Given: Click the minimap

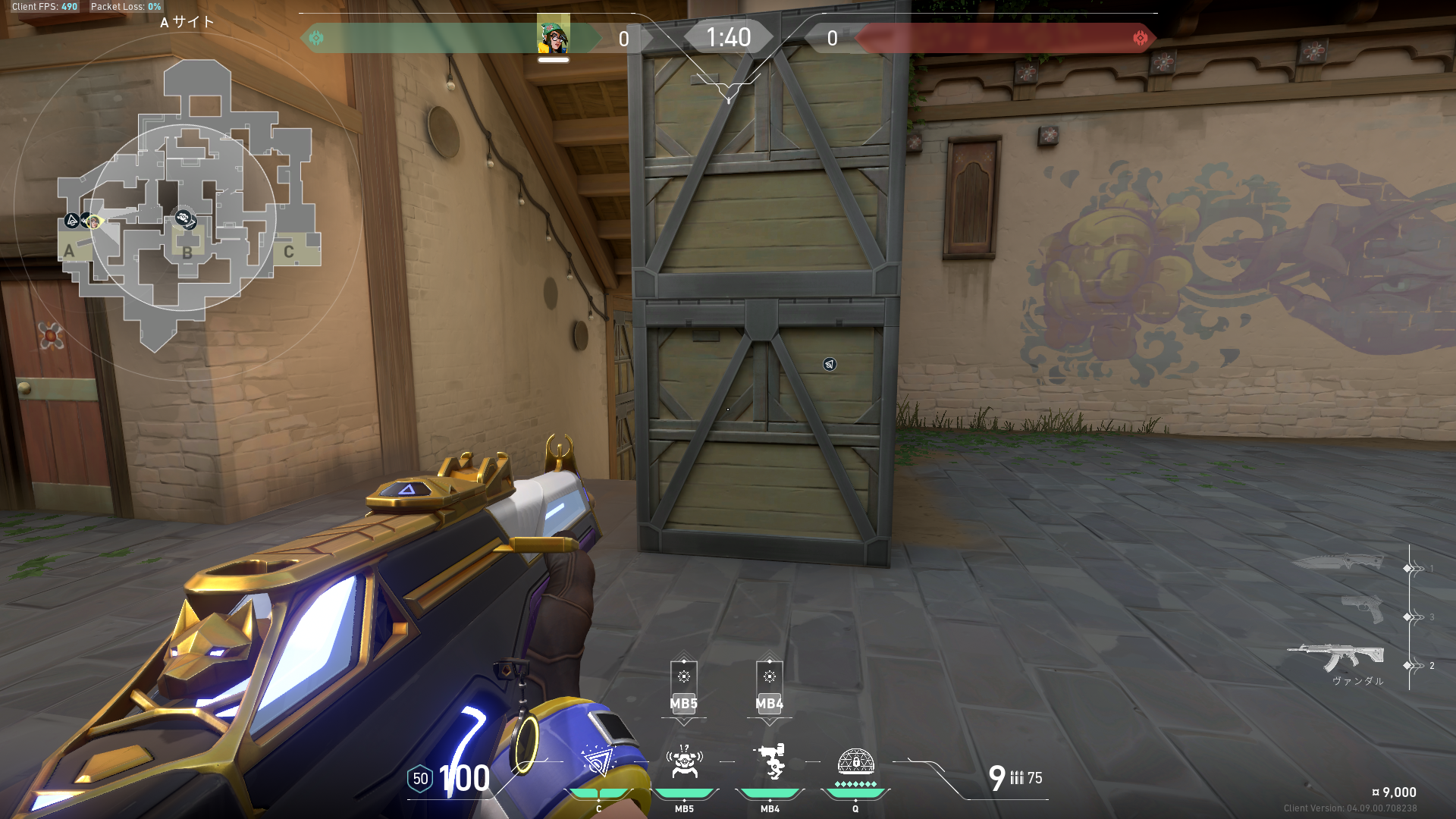Looking at the screenshot, I should click(190, 205).
